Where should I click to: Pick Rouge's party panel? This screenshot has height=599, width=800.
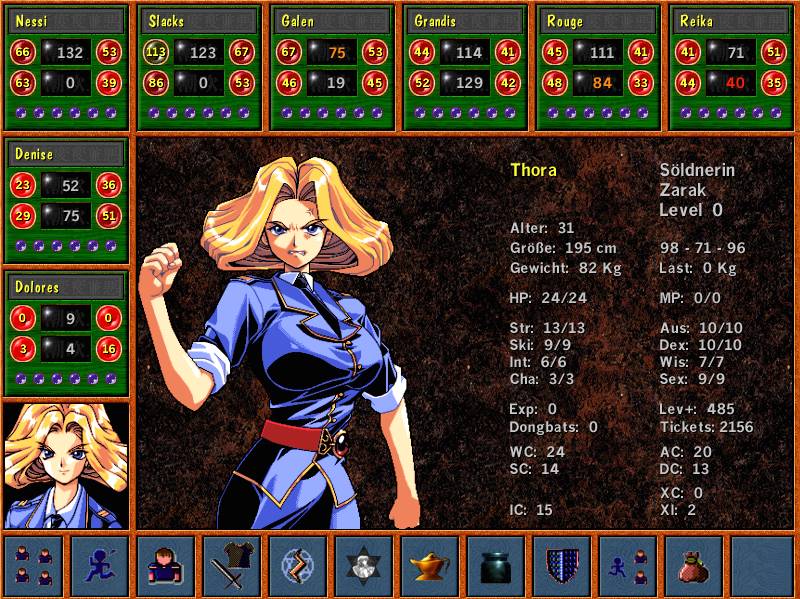click(x=599, y=68)
